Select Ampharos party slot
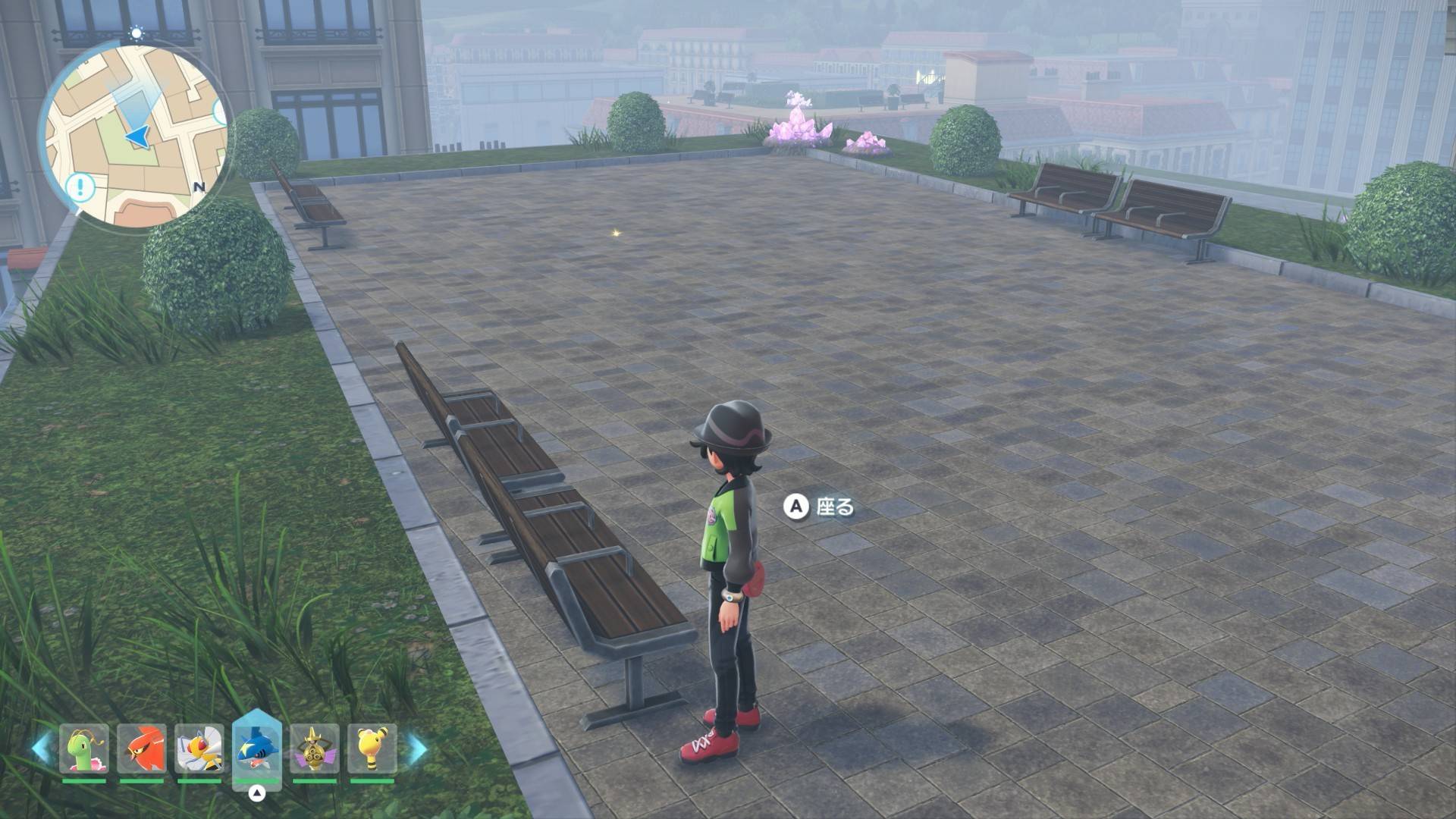 [x=372, y=749]
